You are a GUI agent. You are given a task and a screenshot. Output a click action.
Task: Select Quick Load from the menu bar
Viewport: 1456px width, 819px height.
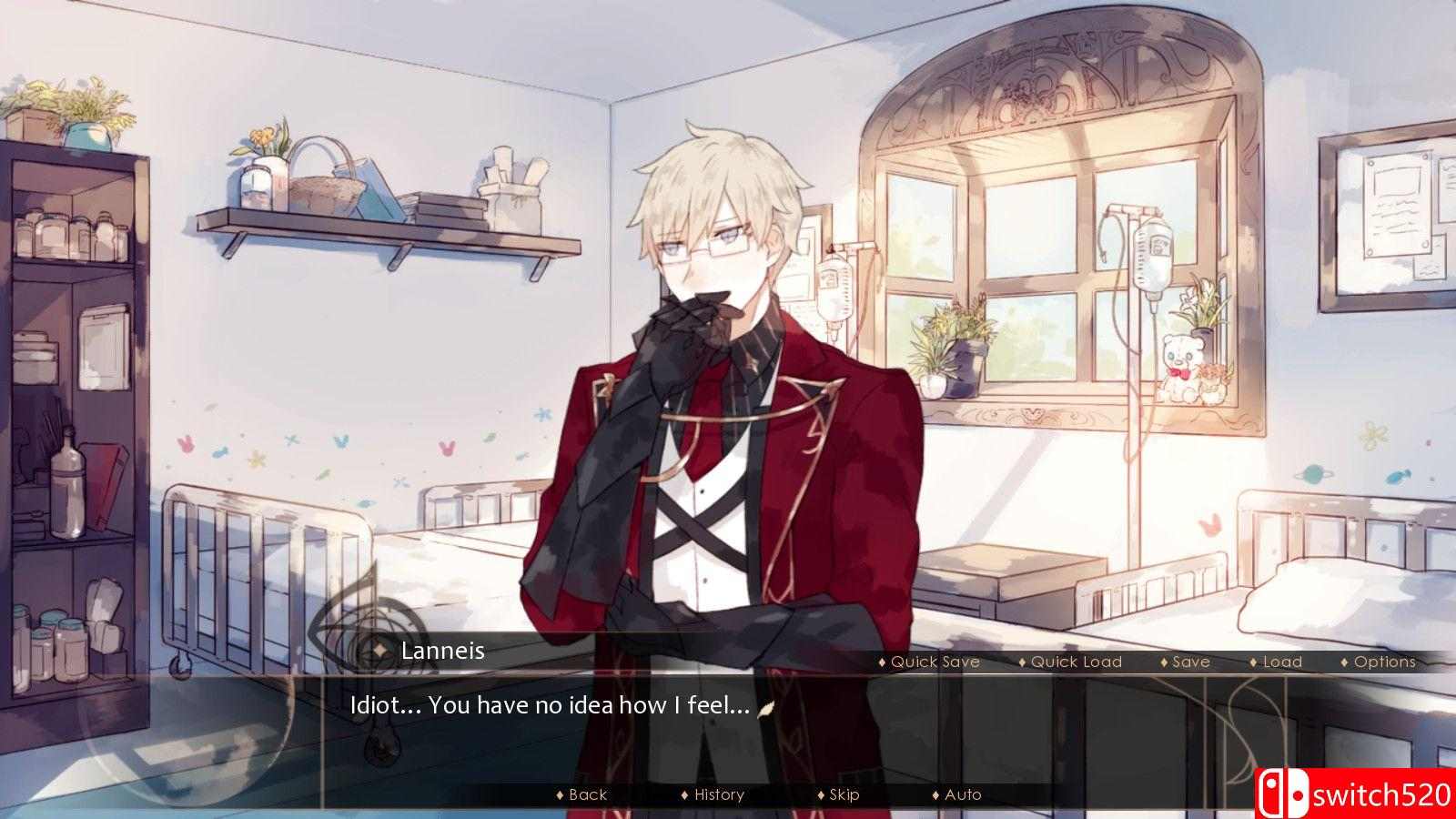click(1074, 662)
